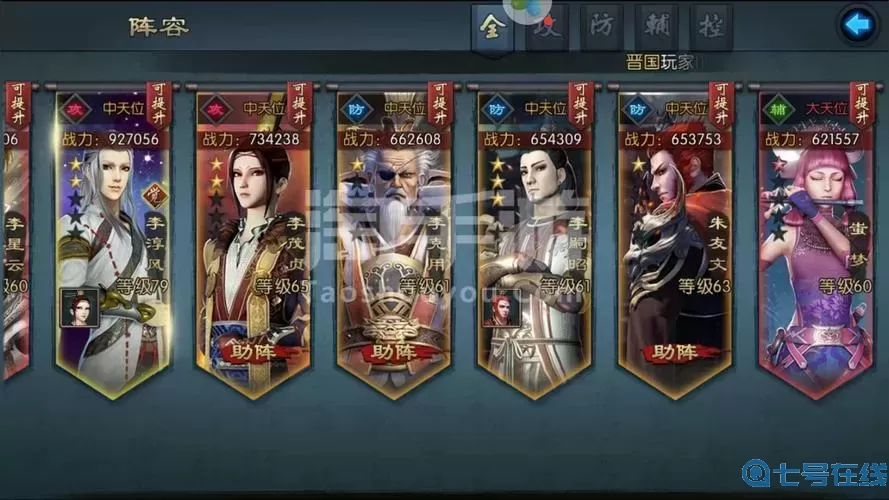Choose the 李克用 hero card
This screenshot has width=889, height=500.
(x=393, y=250)
